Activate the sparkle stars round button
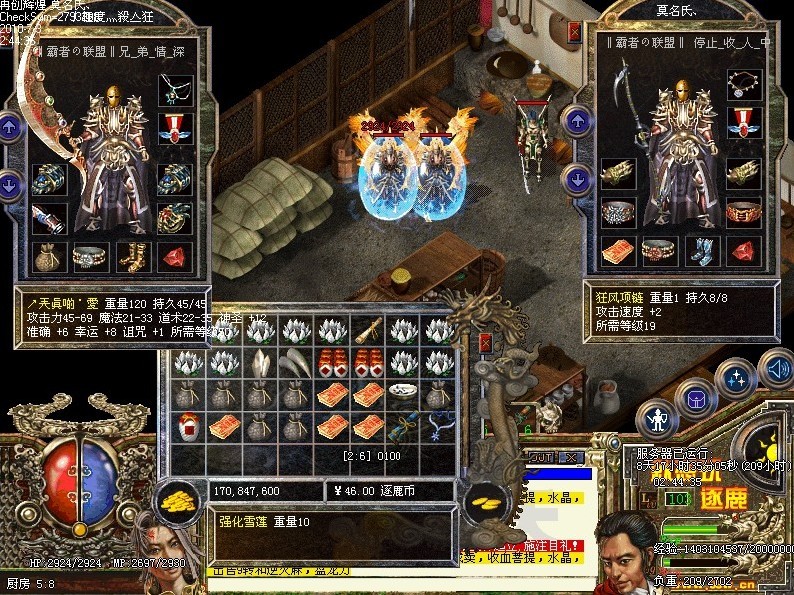 click(737, 378)
